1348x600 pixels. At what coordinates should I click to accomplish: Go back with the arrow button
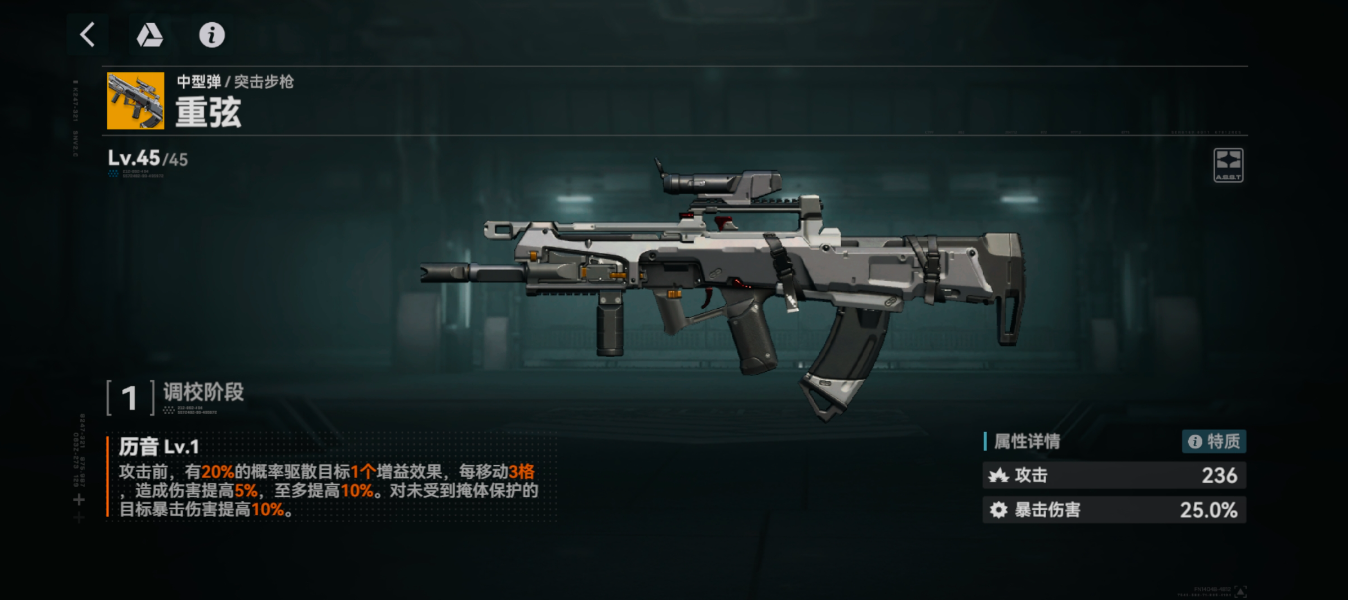[x=88, y=36]
